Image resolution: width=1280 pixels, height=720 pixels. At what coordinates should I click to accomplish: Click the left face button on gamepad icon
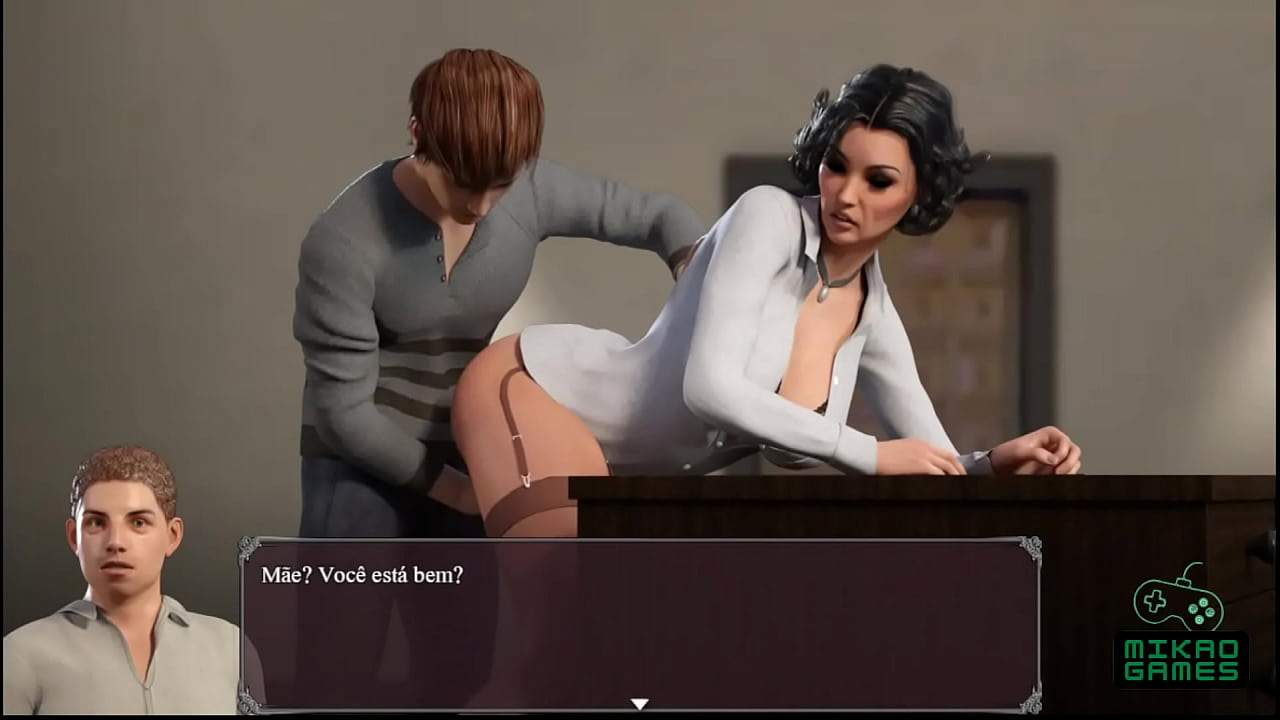pos(1192,609)
